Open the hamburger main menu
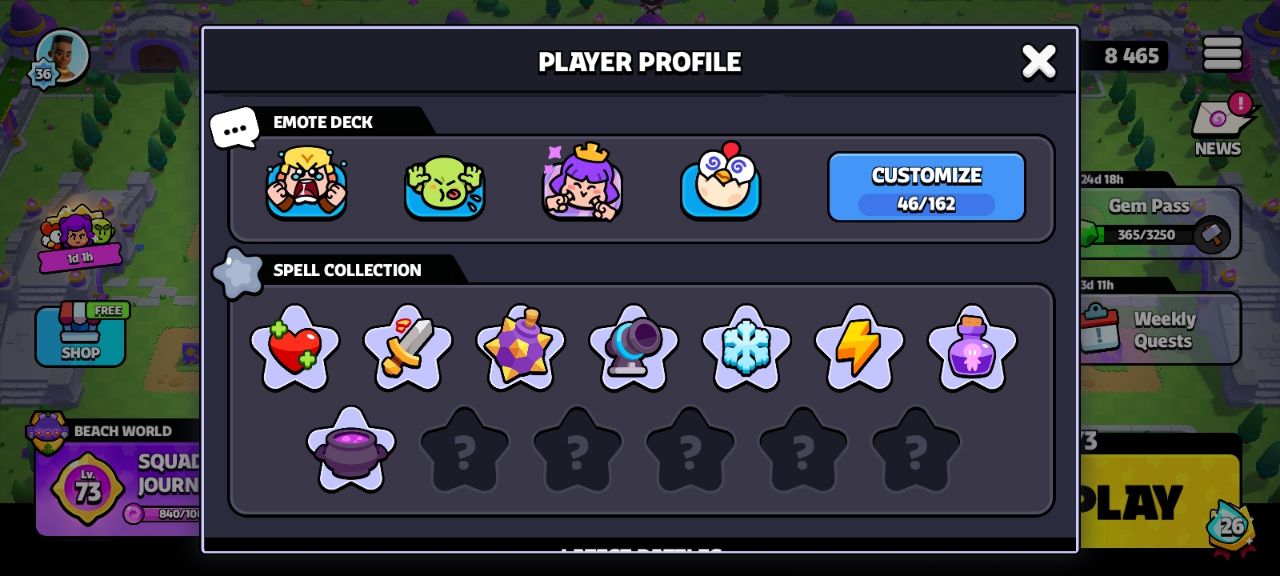1280x576 pixels. 1222,54
